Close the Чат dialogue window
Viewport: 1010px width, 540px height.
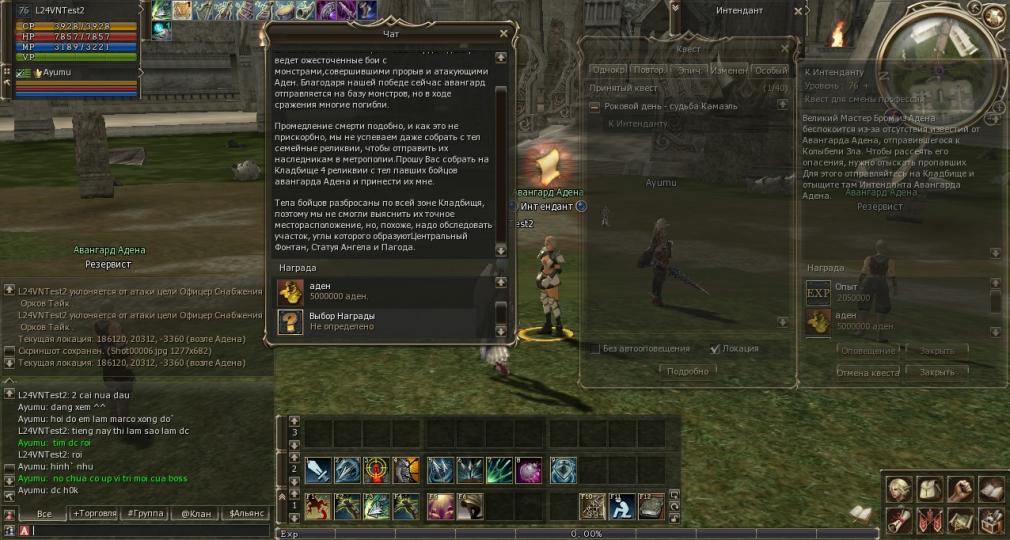(x=503, y=33)
